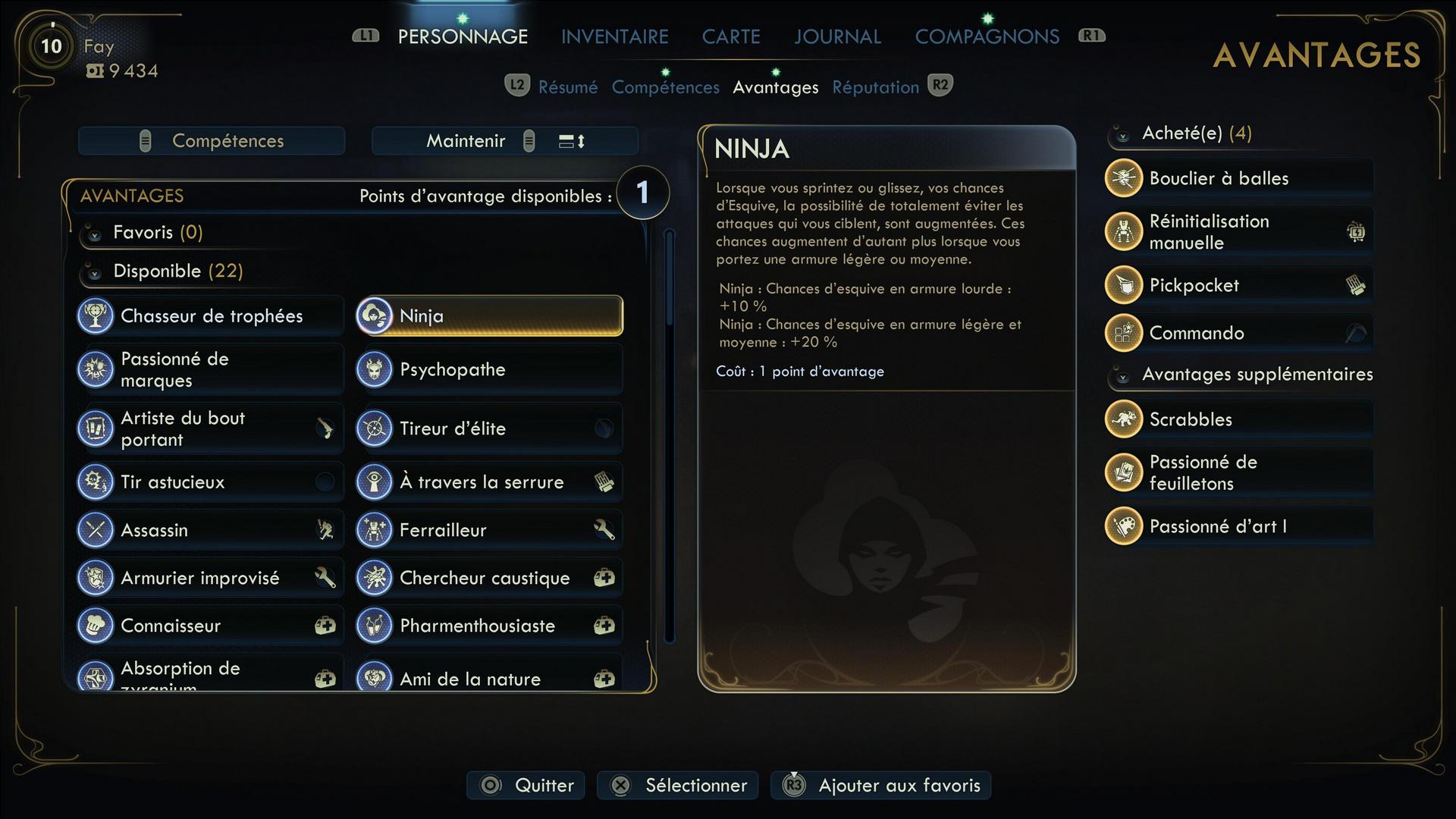Image resolution: width=1456 pixels, height=819 pixels.
Task: Open the Compétences filter dropdown
Action: pyautogui.click(x=212, y=141)
